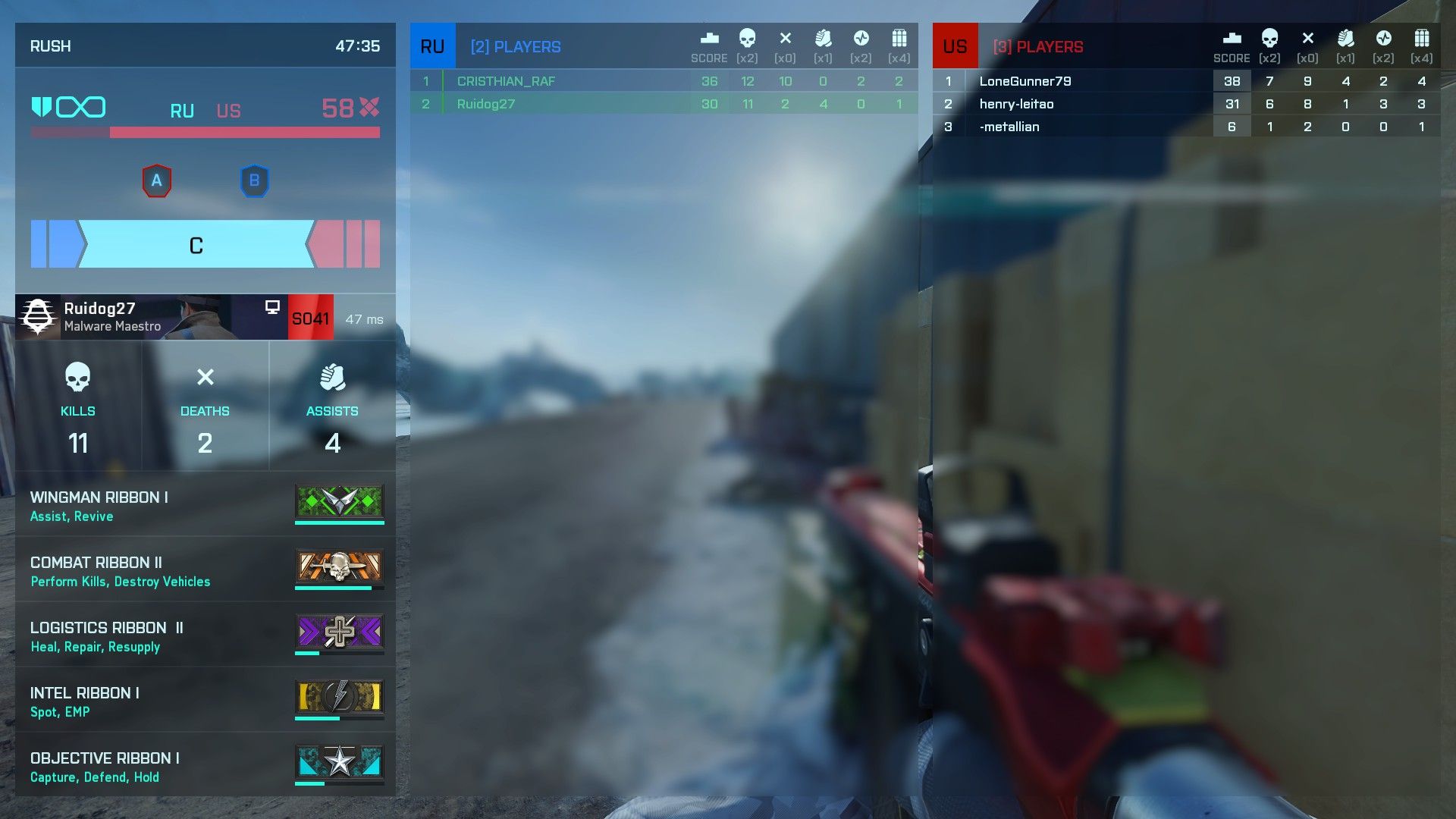Switch to the RU team tab
Viewport: 1456px width, 819px height.
pyautogui.click(x=432, y=45)
